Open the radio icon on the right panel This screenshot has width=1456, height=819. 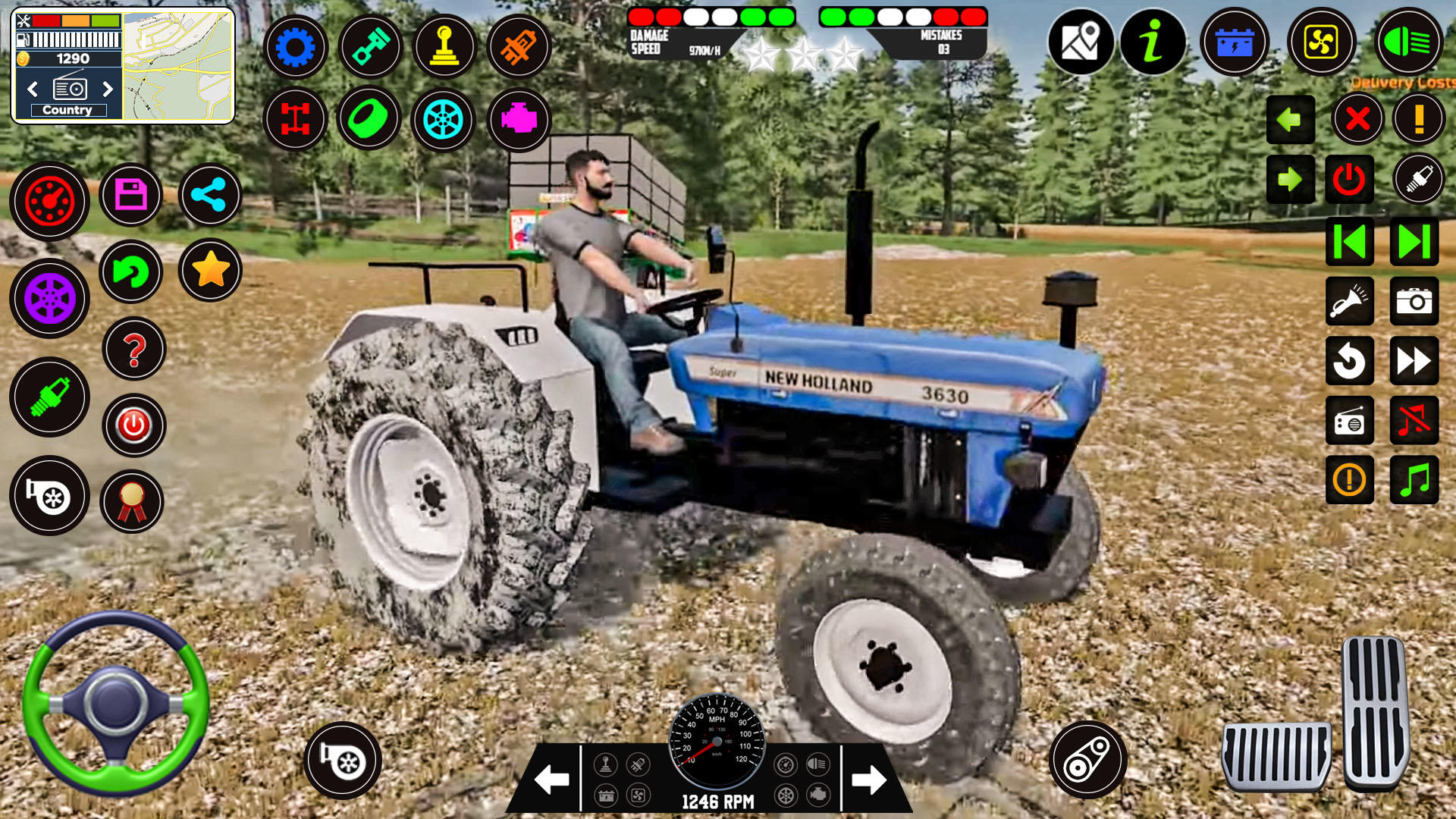coord(1350,421)
